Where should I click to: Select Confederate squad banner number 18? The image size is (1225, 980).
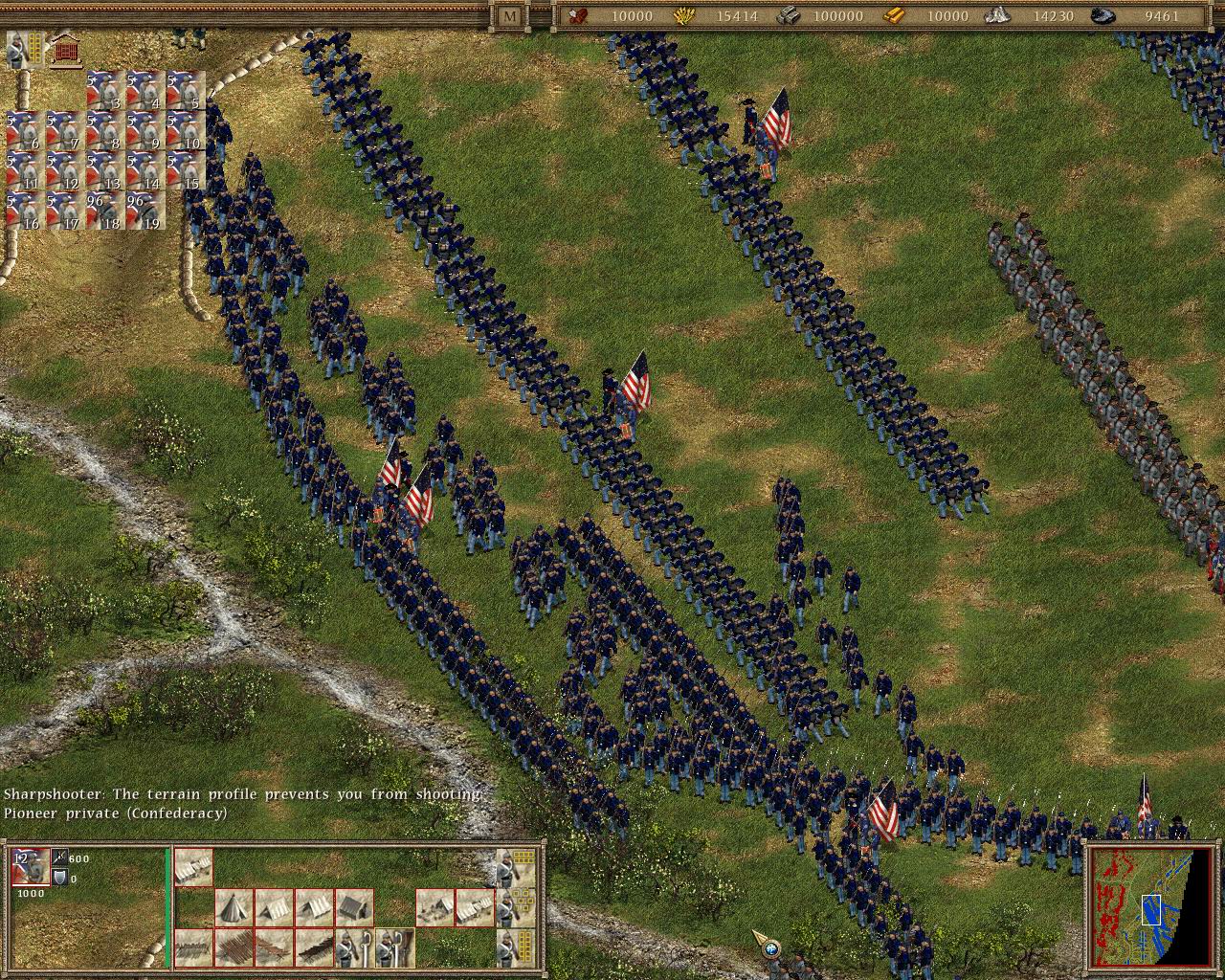(107, 209)
